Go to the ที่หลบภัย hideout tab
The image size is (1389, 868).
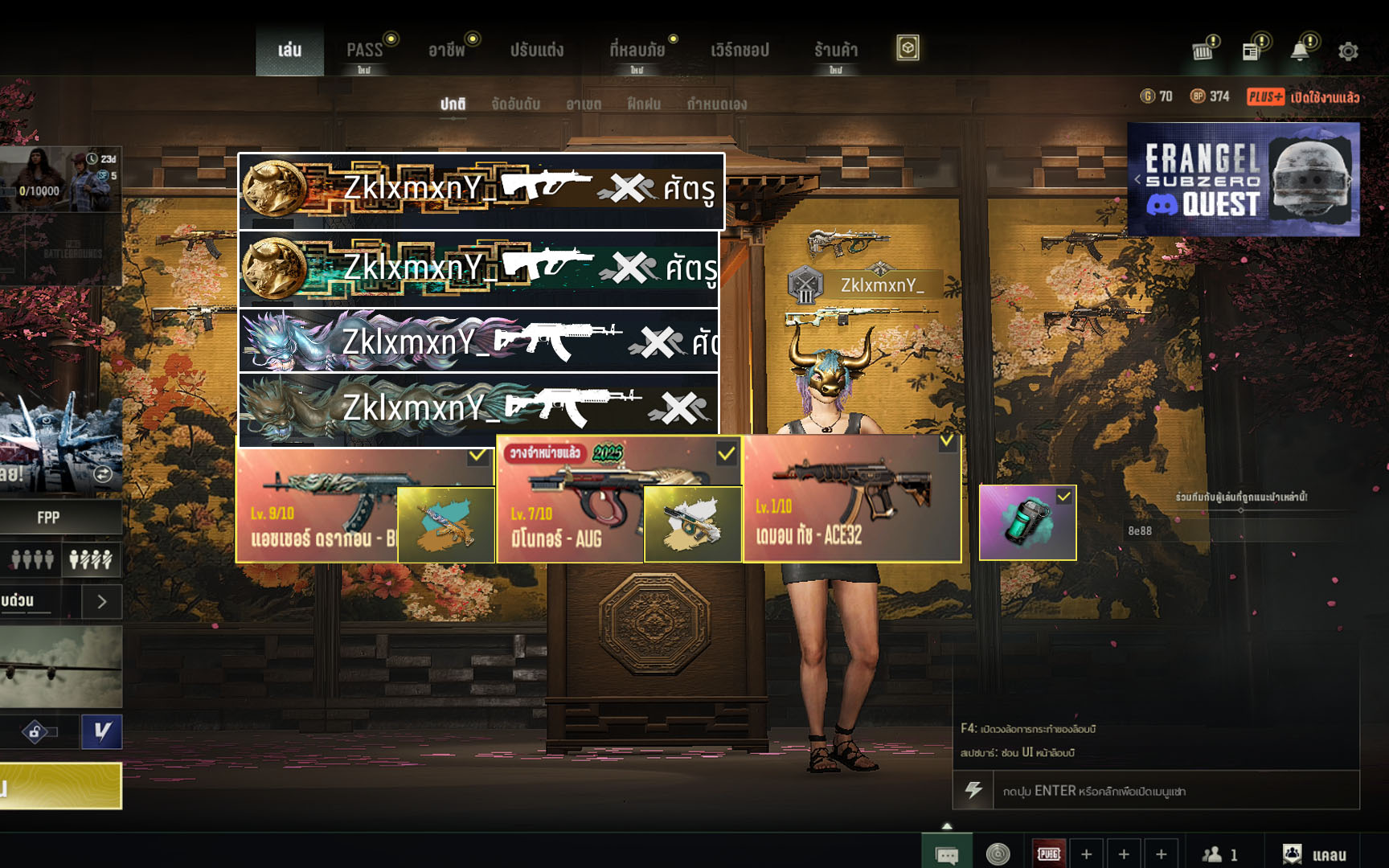pyautogui.click(x=637, y=50)
